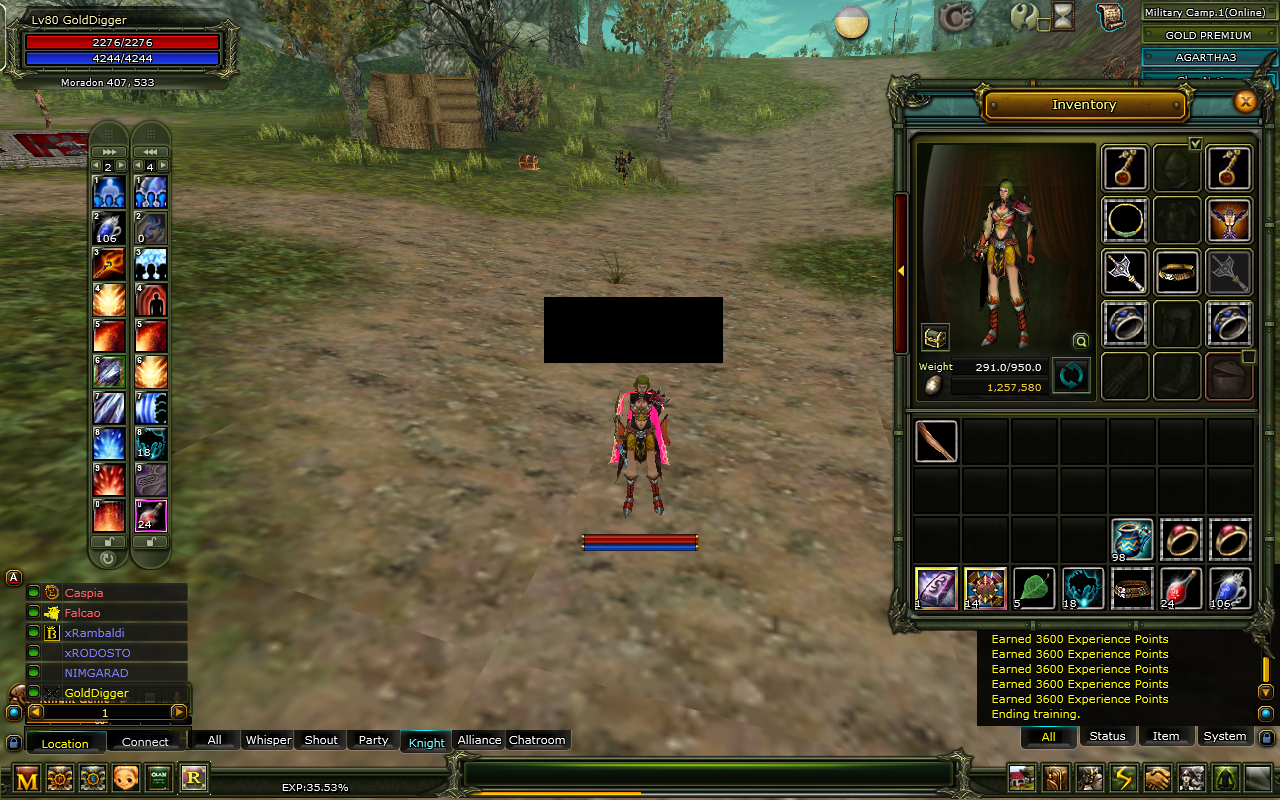Open the treasure chest icon beside the character
The width and height of the screenshot is (1280, 800).
tap(935, 337)
